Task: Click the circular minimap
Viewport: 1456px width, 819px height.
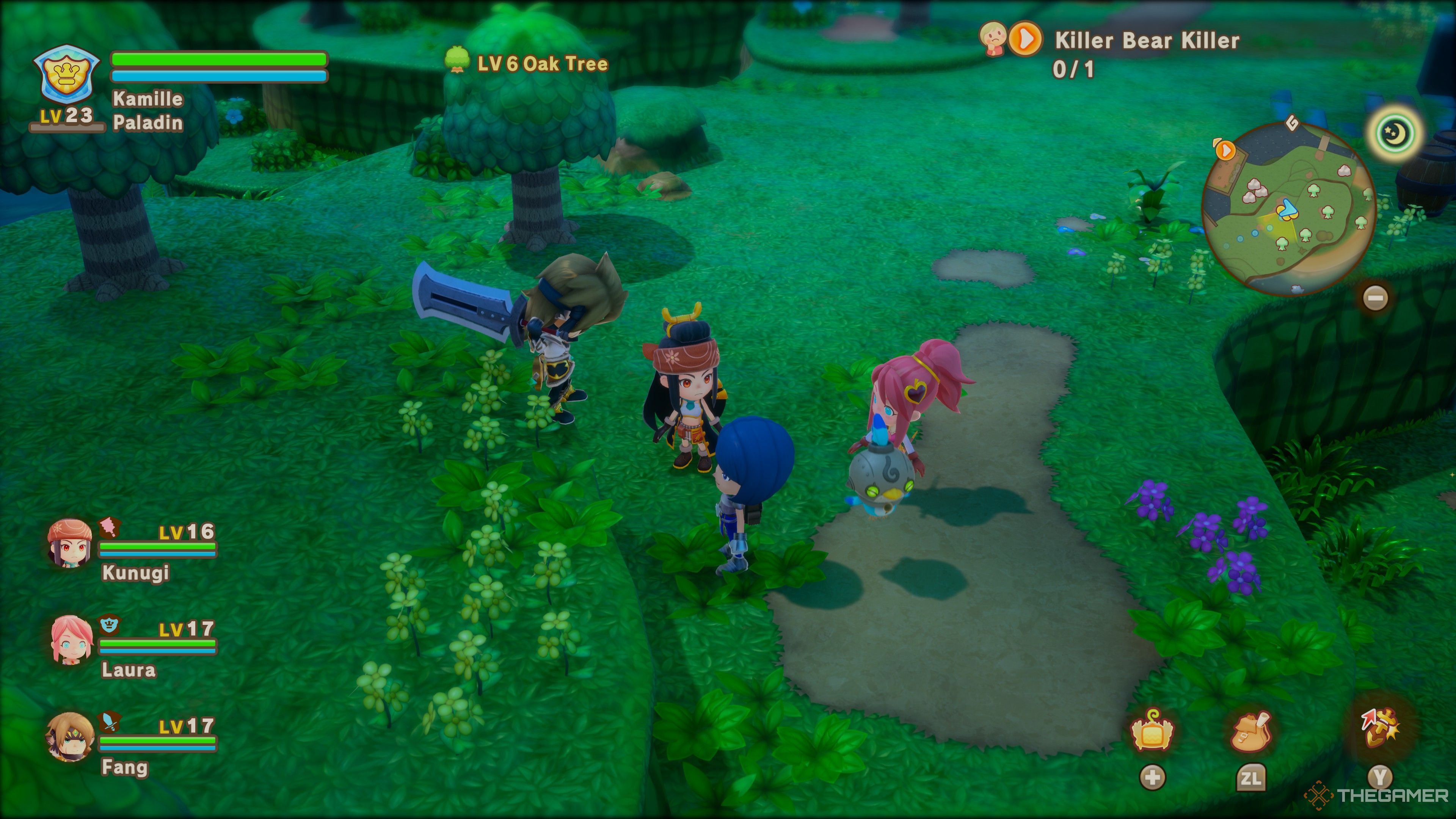Action: coord(1288,208)
